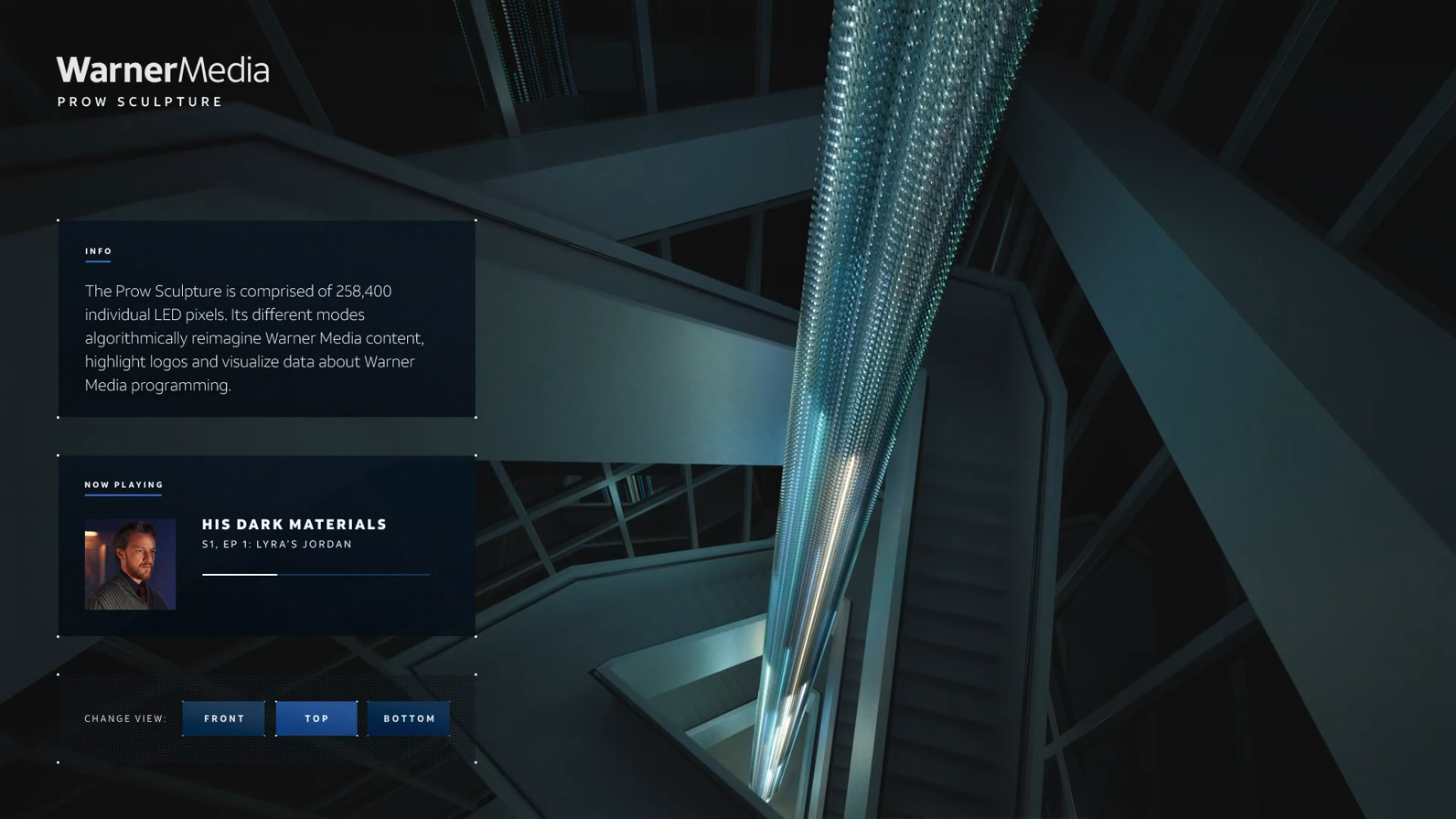Seek along the Now Playing progress bar

click(316, 575)
